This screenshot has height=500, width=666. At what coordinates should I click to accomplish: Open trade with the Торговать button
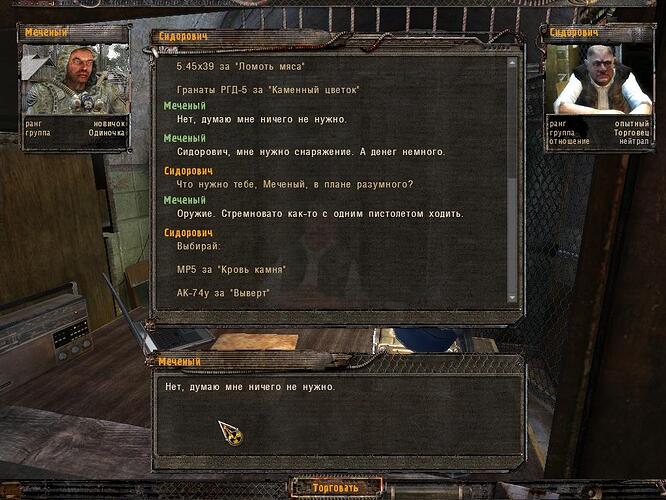335,488
